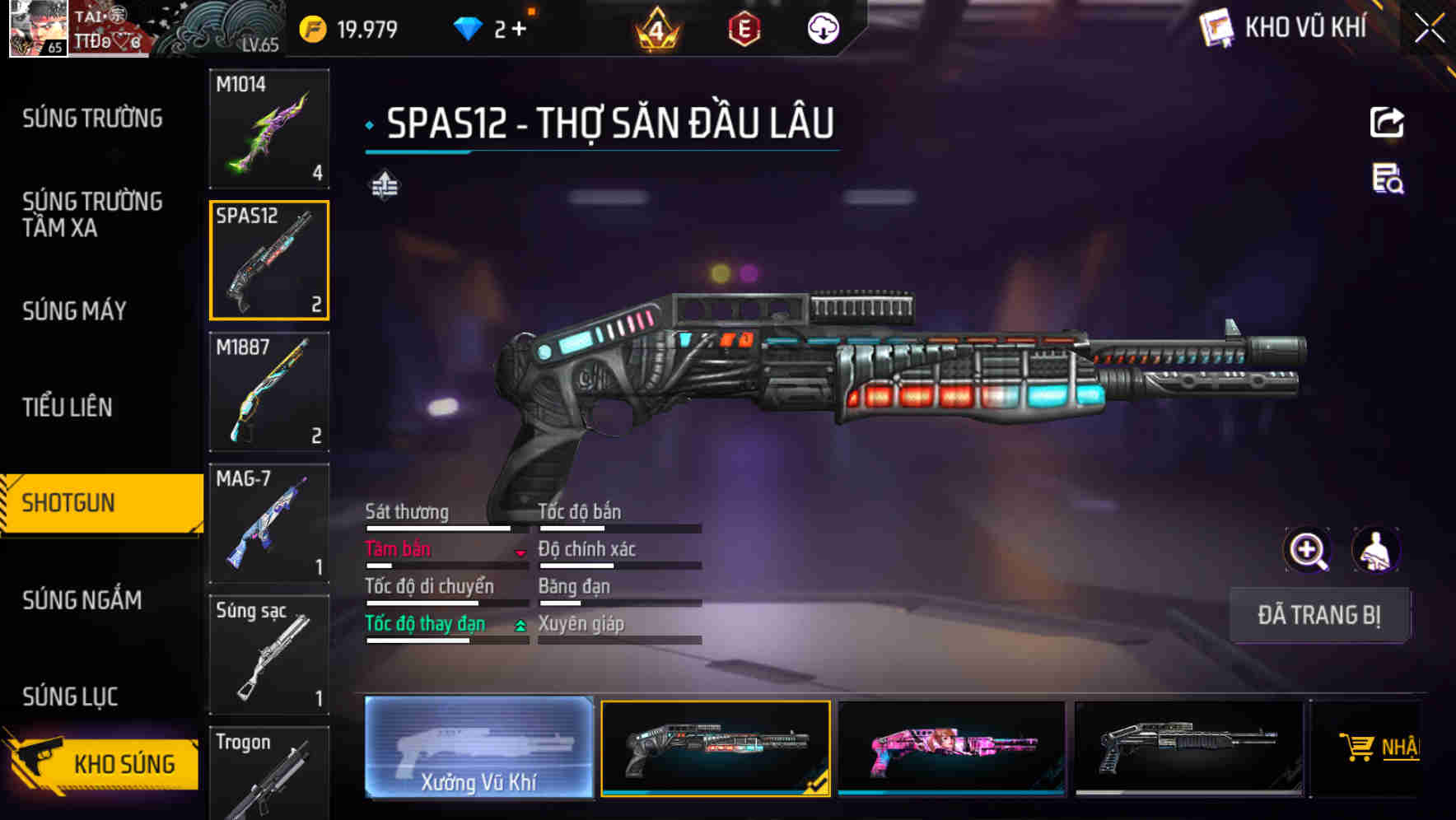This screenshot has width=1456, height=820.
Task: Share the weapon with the share icon
Action: 1387,123
